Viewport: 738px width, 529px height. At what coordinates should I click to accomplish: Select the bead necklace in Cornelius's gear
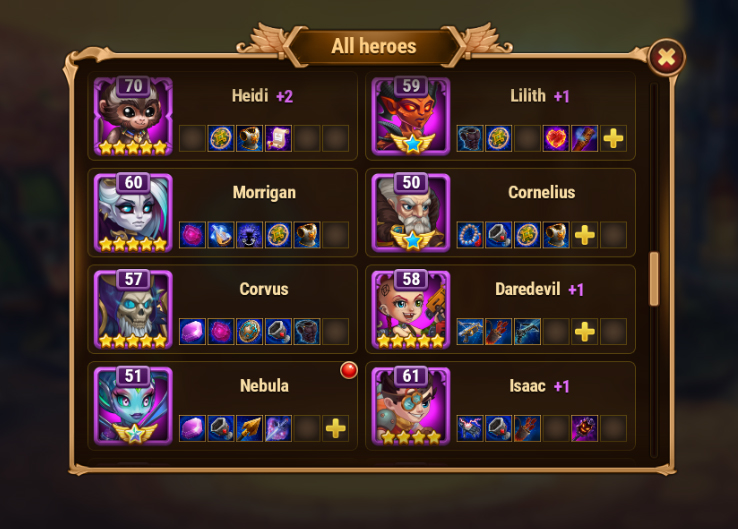pyautogui.click(x=470, y=235)
